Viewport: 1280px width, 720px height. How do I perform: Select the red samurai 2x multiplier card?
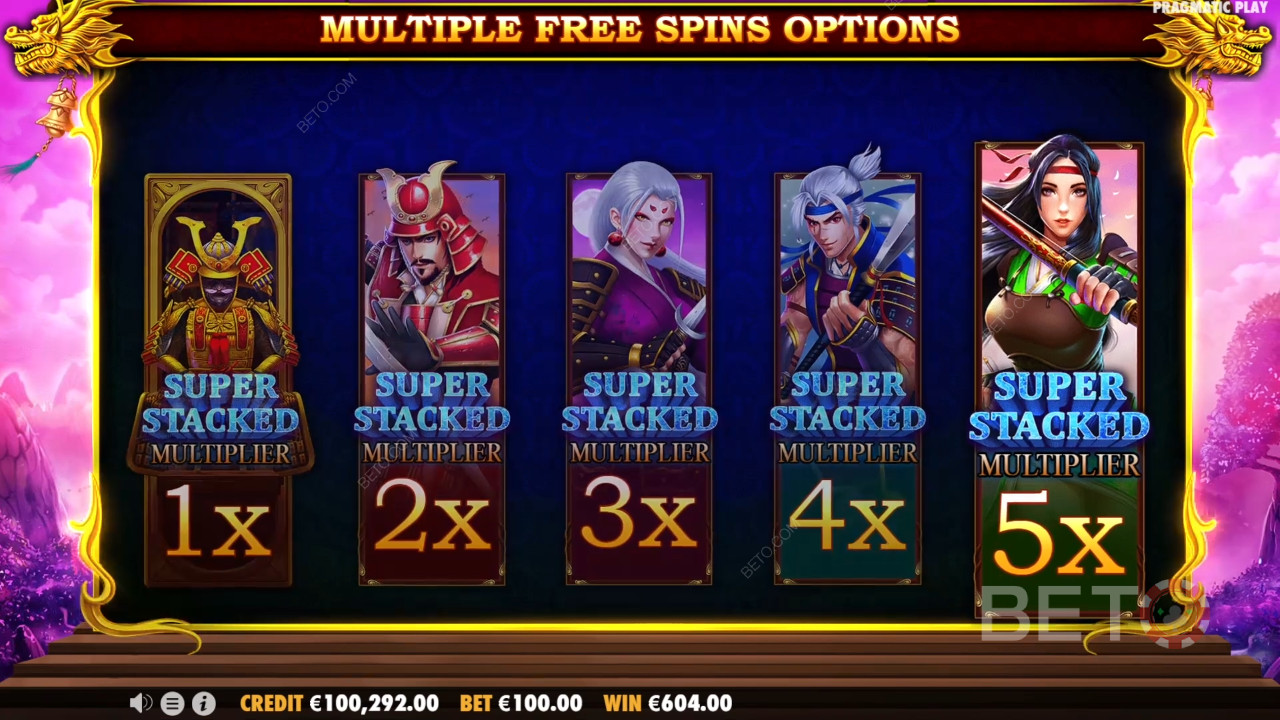click(432, 380)
